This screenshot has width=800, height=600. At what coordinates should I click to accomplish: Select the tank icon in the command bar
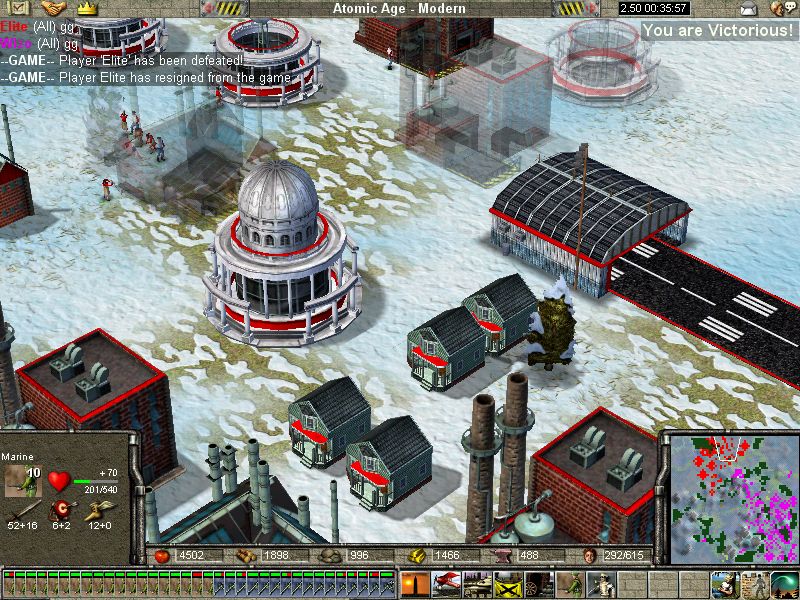[x=476, y=582]
